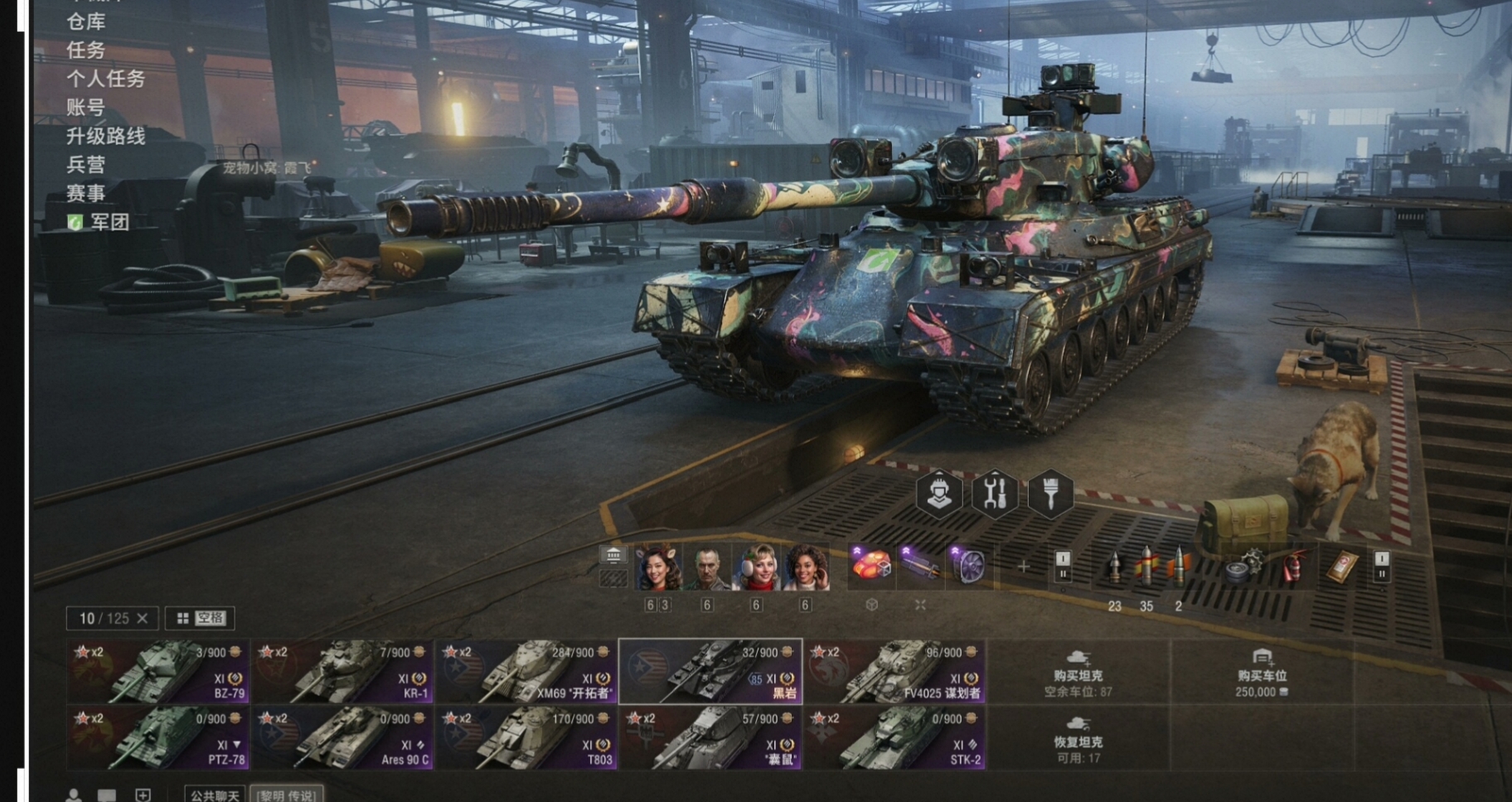
Task: Open the 军团 clan menu entry
Action: pos(109,222)
